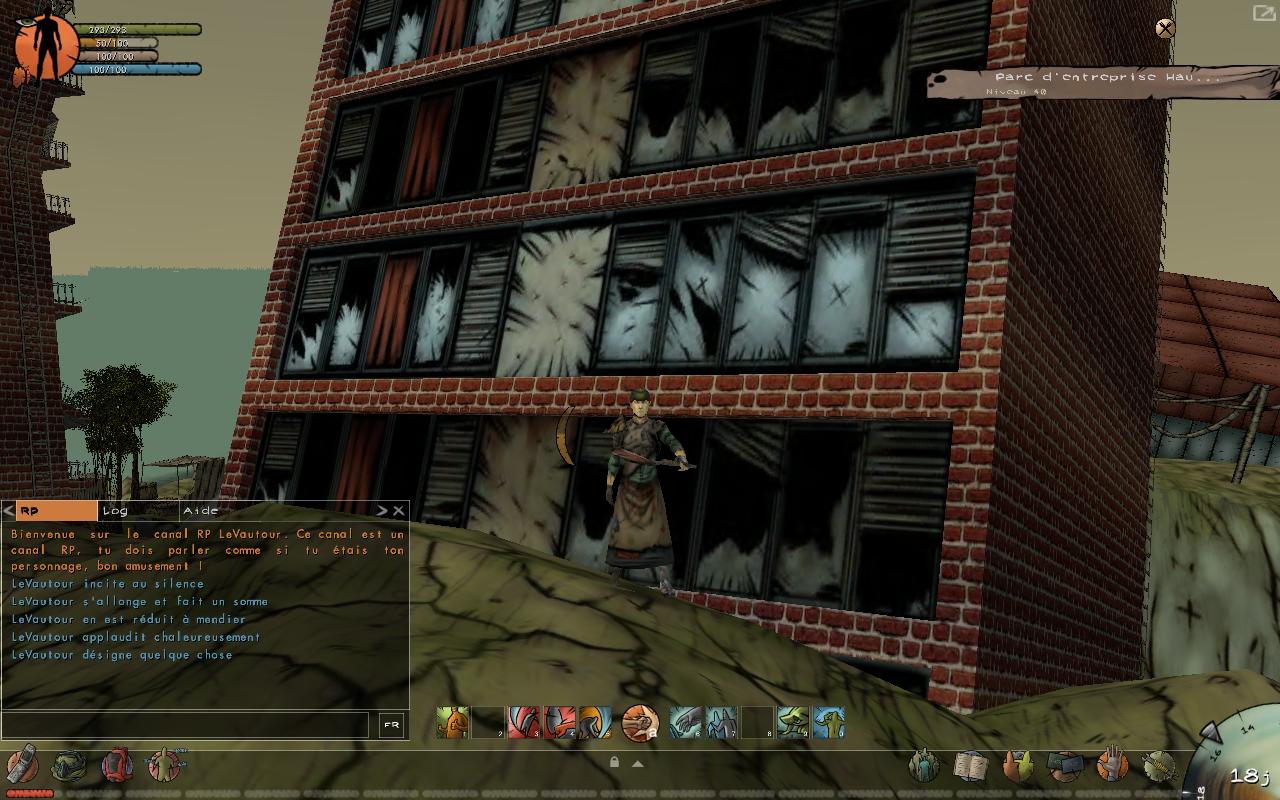Use the red slash ability in slot 3
The width and height of the screenshot is (1280, 800).
[x=523, y=722]
